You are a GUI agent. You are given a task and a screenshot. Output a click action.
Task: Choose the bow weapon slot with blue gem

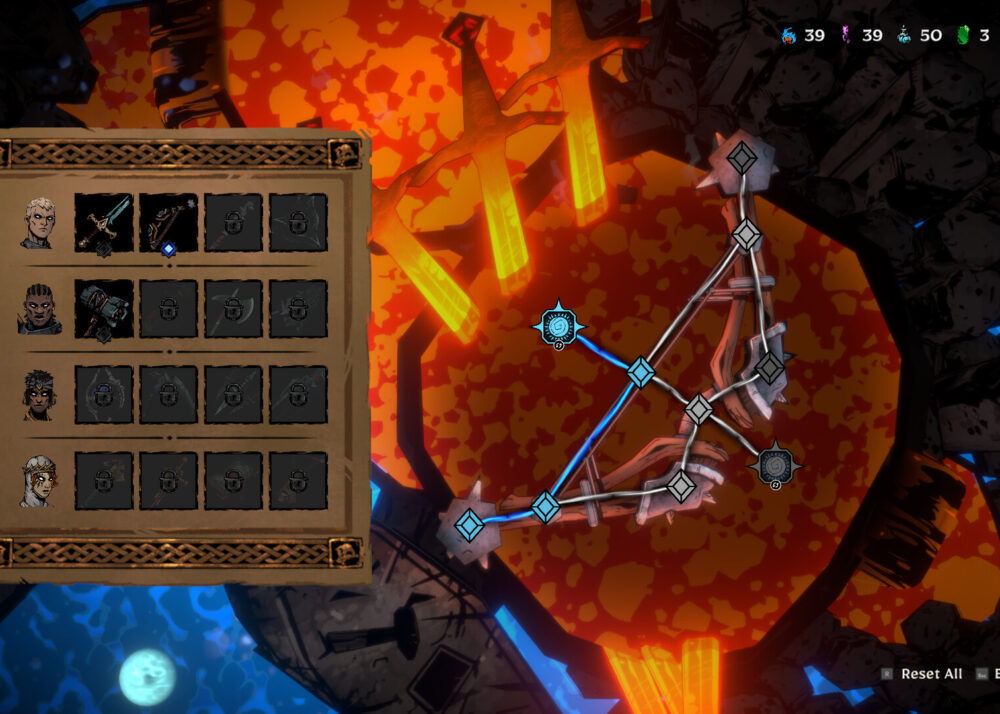168,222
